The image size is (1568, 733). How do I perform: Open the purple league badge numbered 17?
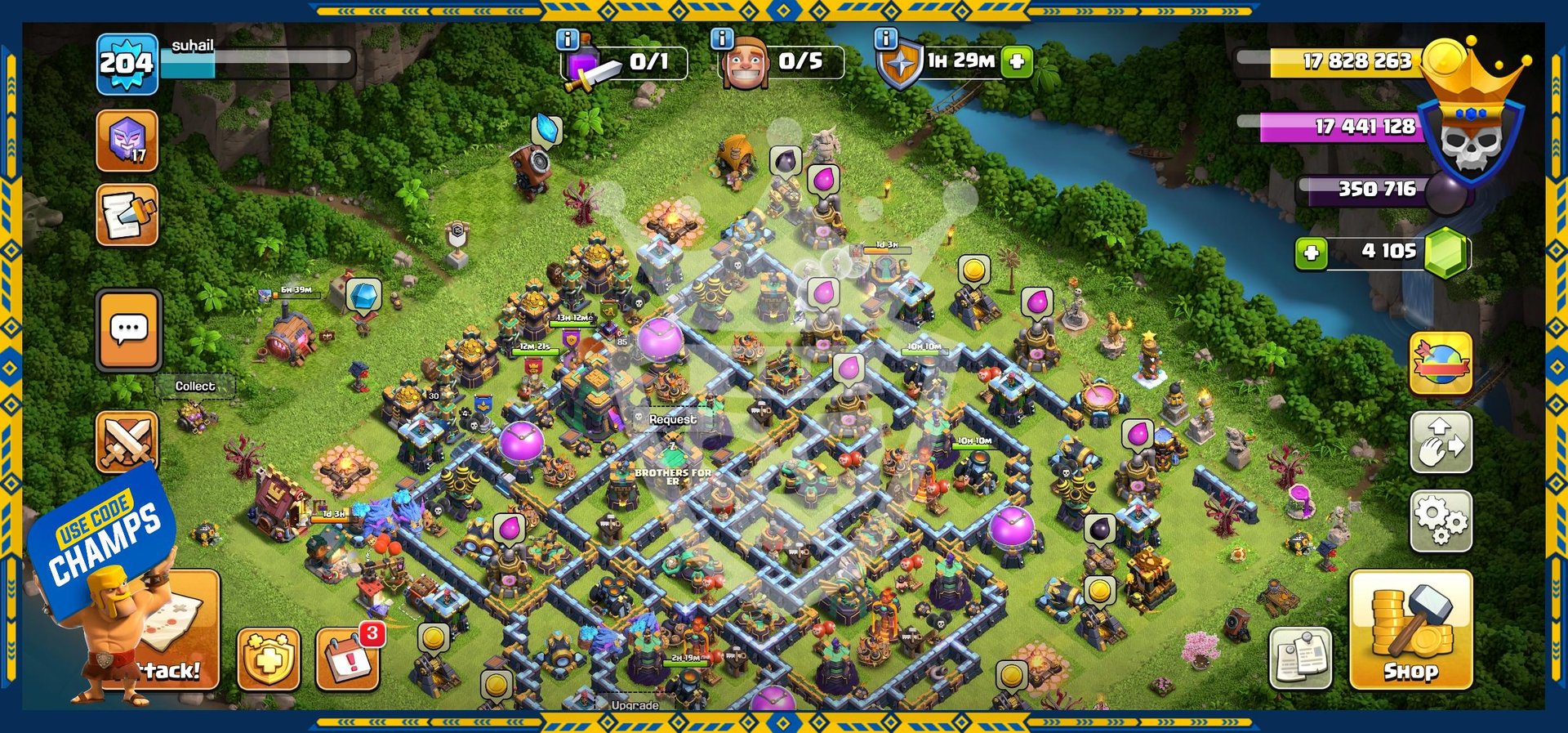(x=127, y=141)
